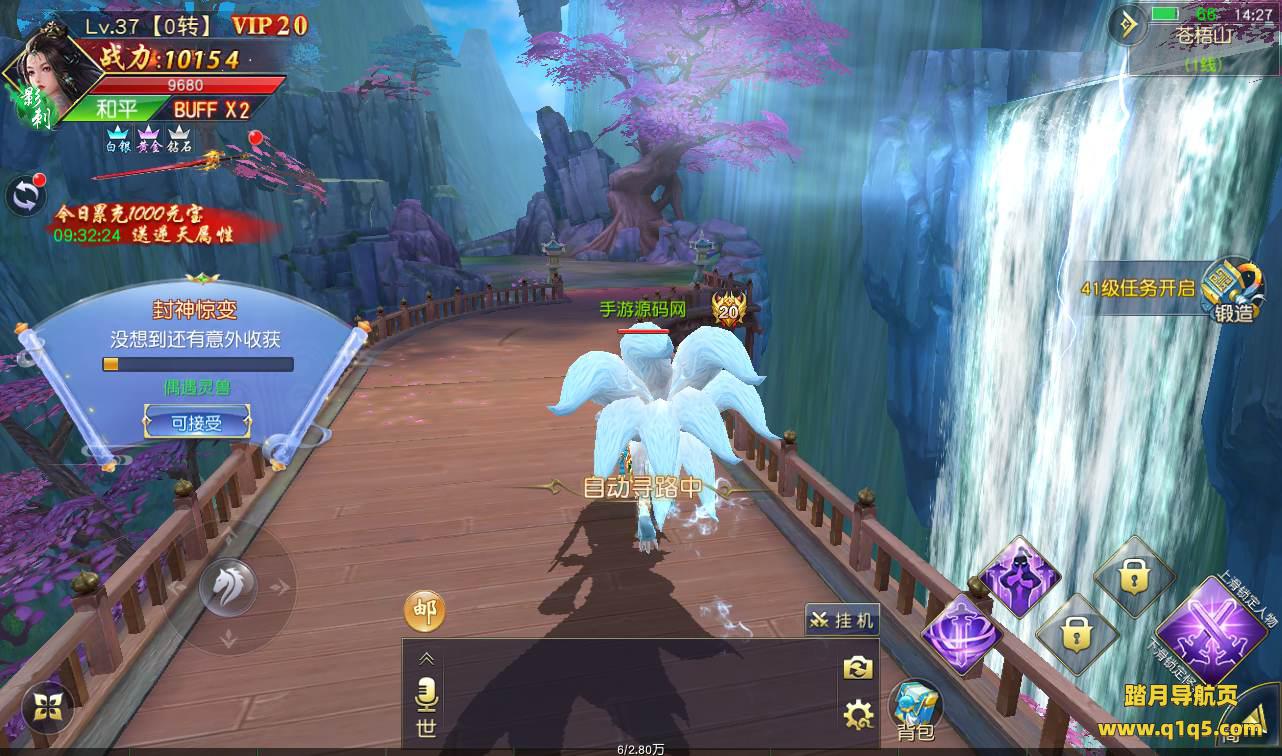Activate the microphone voice chat button
The image size is (1282, 756).
tap(427, 695)
